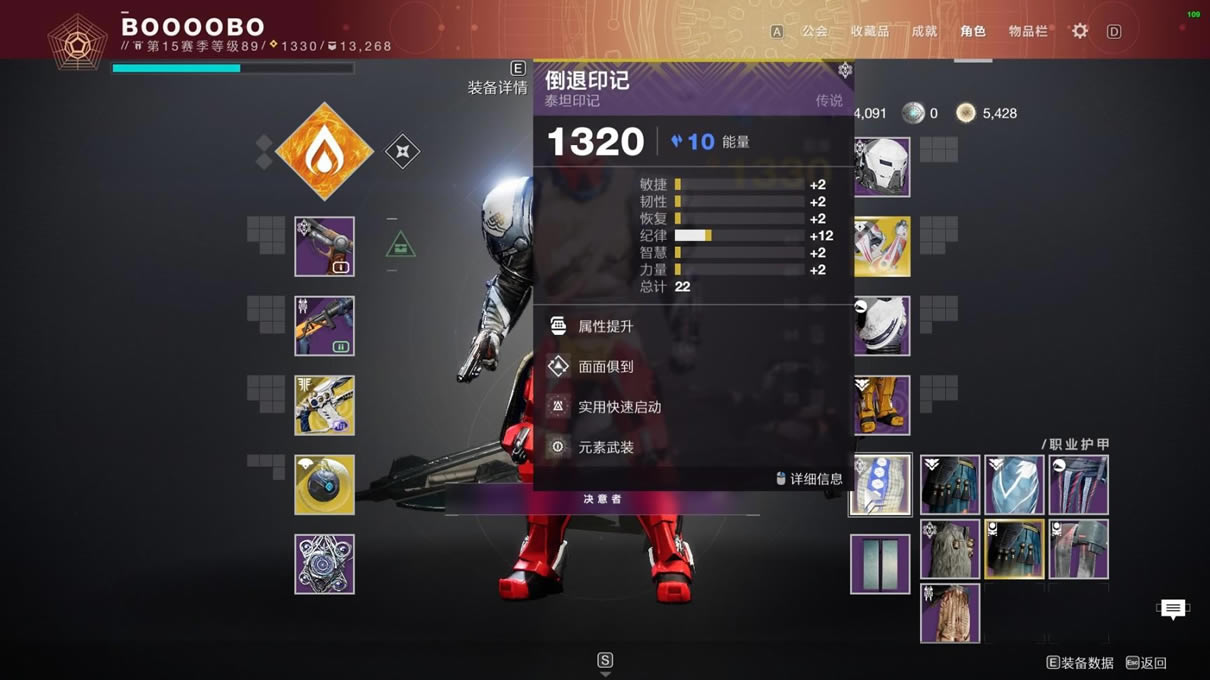Pick the equipped orange leg armor
The image size is (1210, 680).
click(x=882, y=405)
